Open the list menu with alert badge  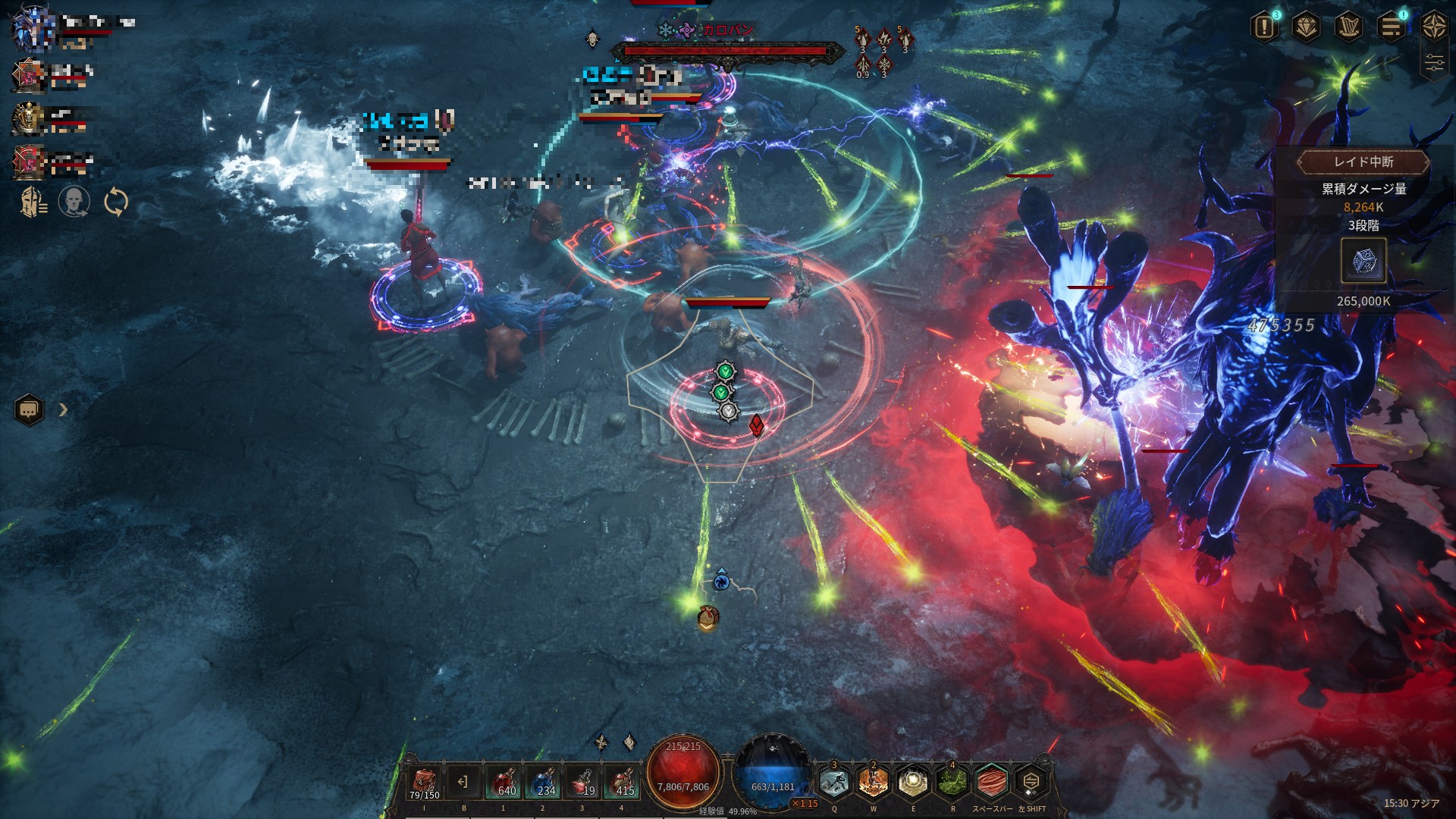(x=1392, y=28)
